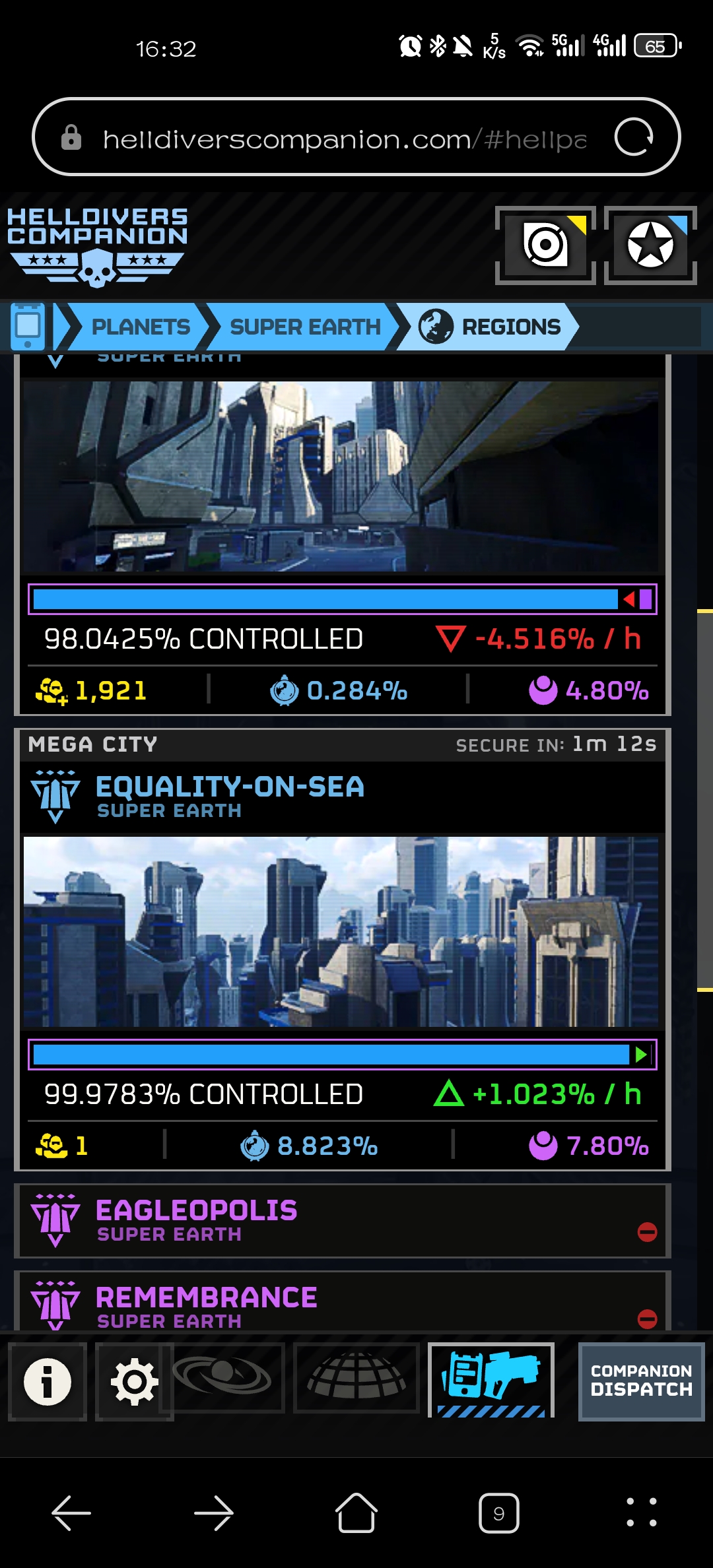Select the clipboard and weapon tab
Image resolution: width=713 pixels, height=1568 pixels.
491,1379
